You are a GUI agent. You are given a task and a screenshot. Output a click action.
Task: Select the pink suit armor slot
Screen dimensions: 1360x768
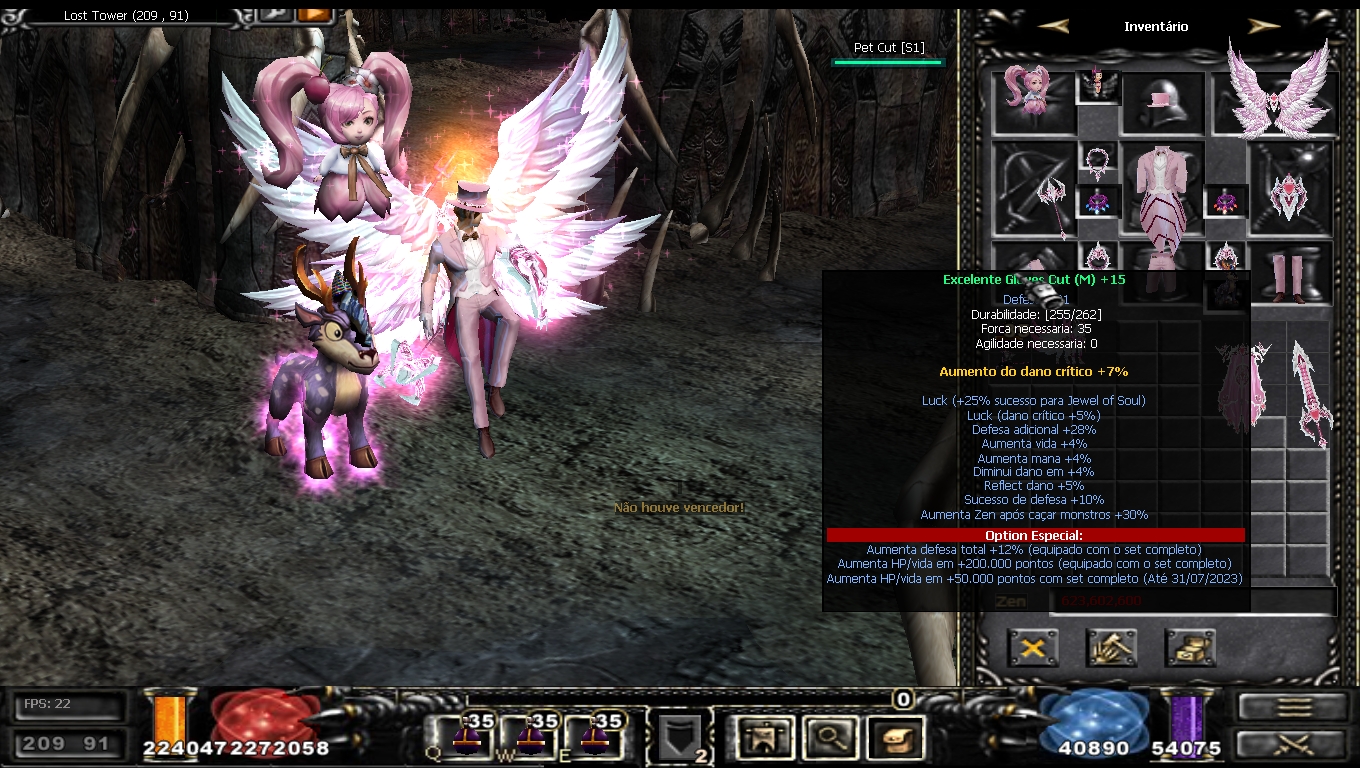[x=1163, y=190]
